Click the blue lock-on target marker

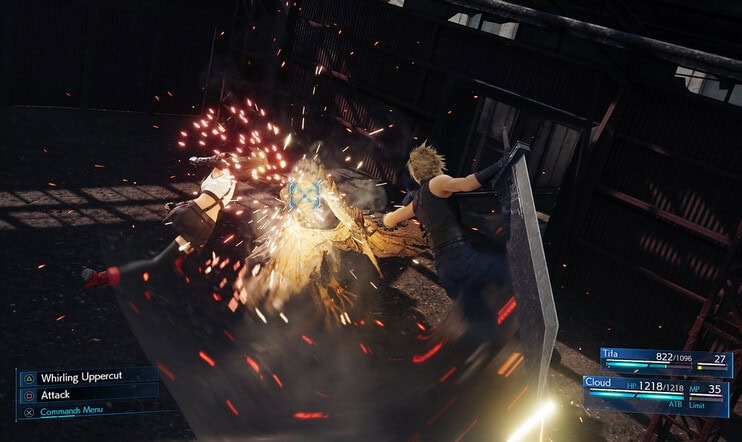[301, 194]
